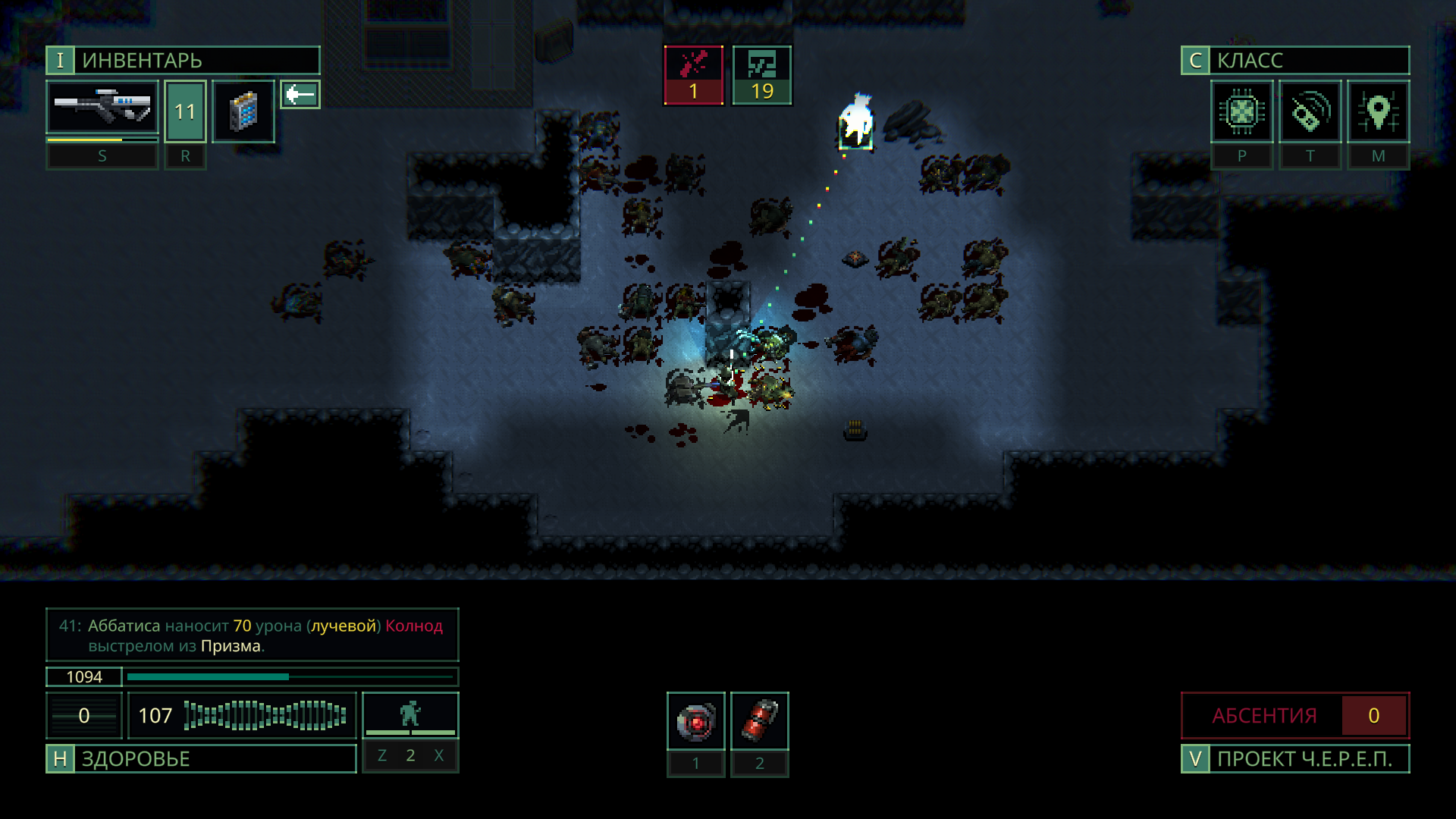Click the combat log message box
This screenshot has height=819, width=1456.
(252, 635)
